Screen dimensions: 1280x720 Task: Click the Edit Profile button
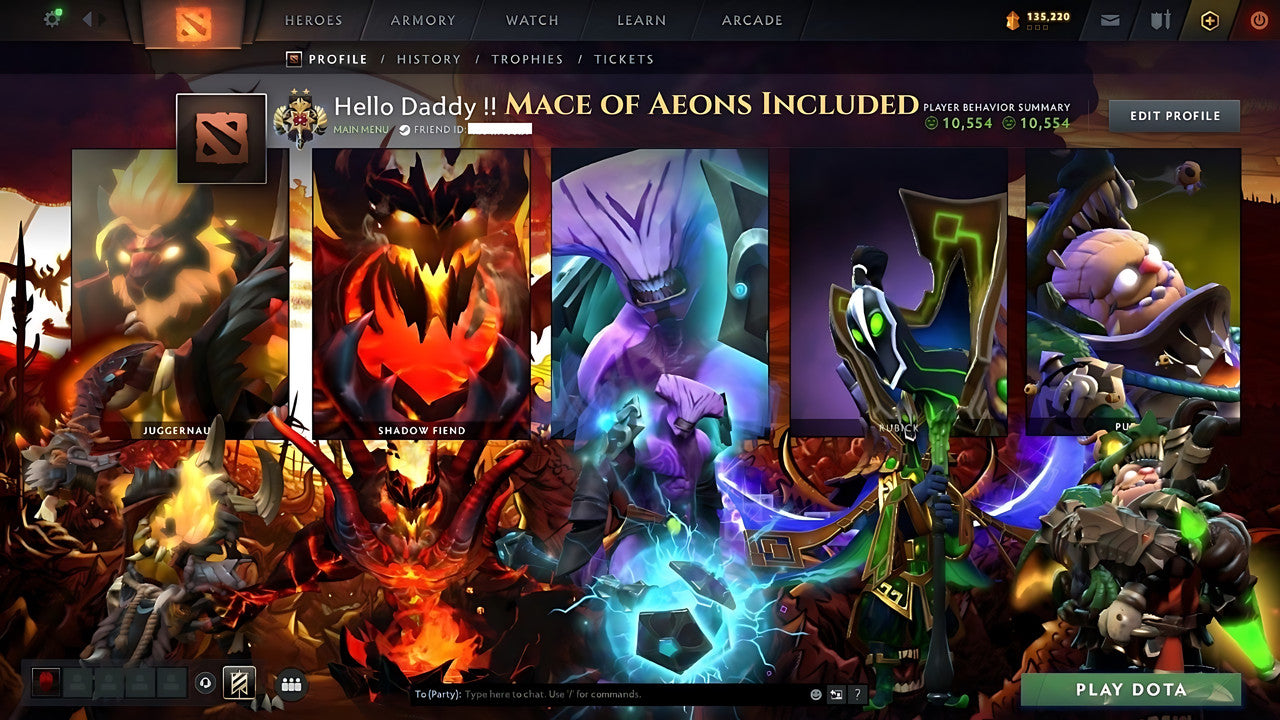click(x=1173, y=115)
